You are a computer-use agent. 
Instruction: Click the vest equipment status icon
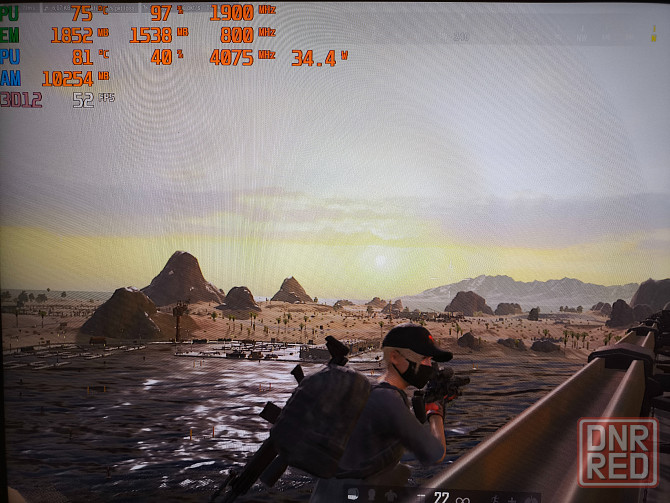pyautogui.click(x=390, y=495)
